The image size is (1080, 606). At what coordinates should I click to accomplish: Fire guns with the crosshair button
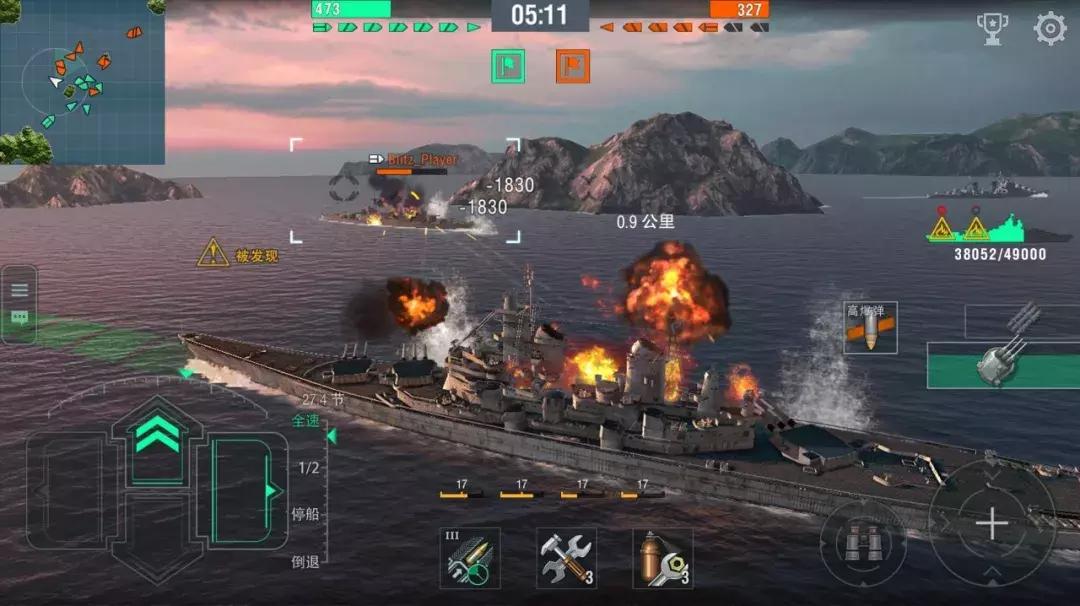(991, 524)
